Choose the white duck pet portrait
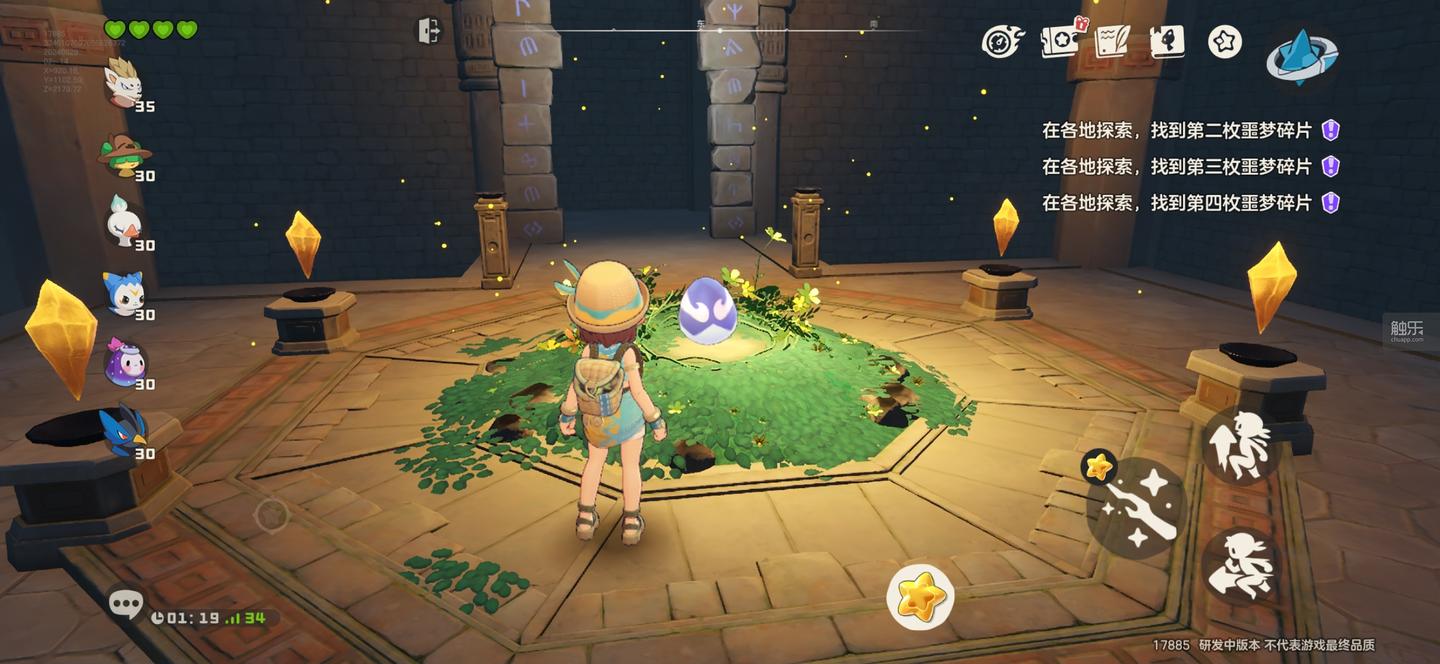Viewport: 1440px width, 664px height. tap(124, 222)
